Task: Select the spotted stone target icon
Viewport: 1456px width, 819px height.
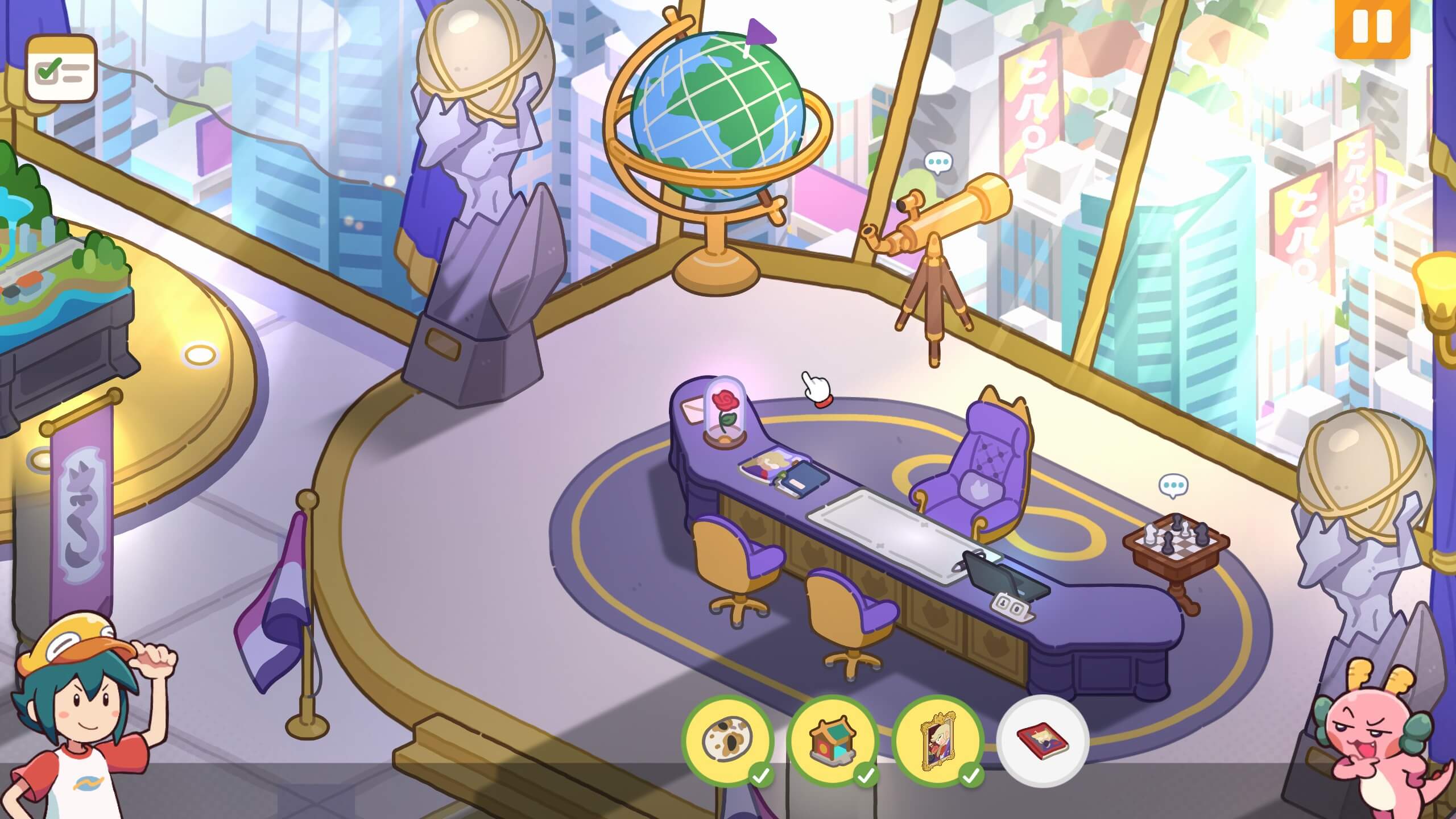Action: point(727,741)
